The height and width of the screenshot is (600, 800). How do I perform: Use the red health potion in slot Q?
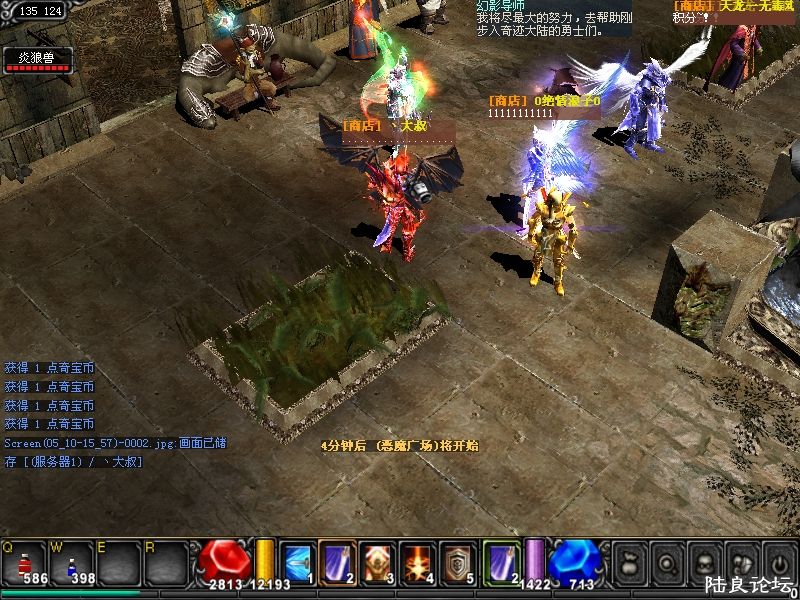tap(23, 565)
